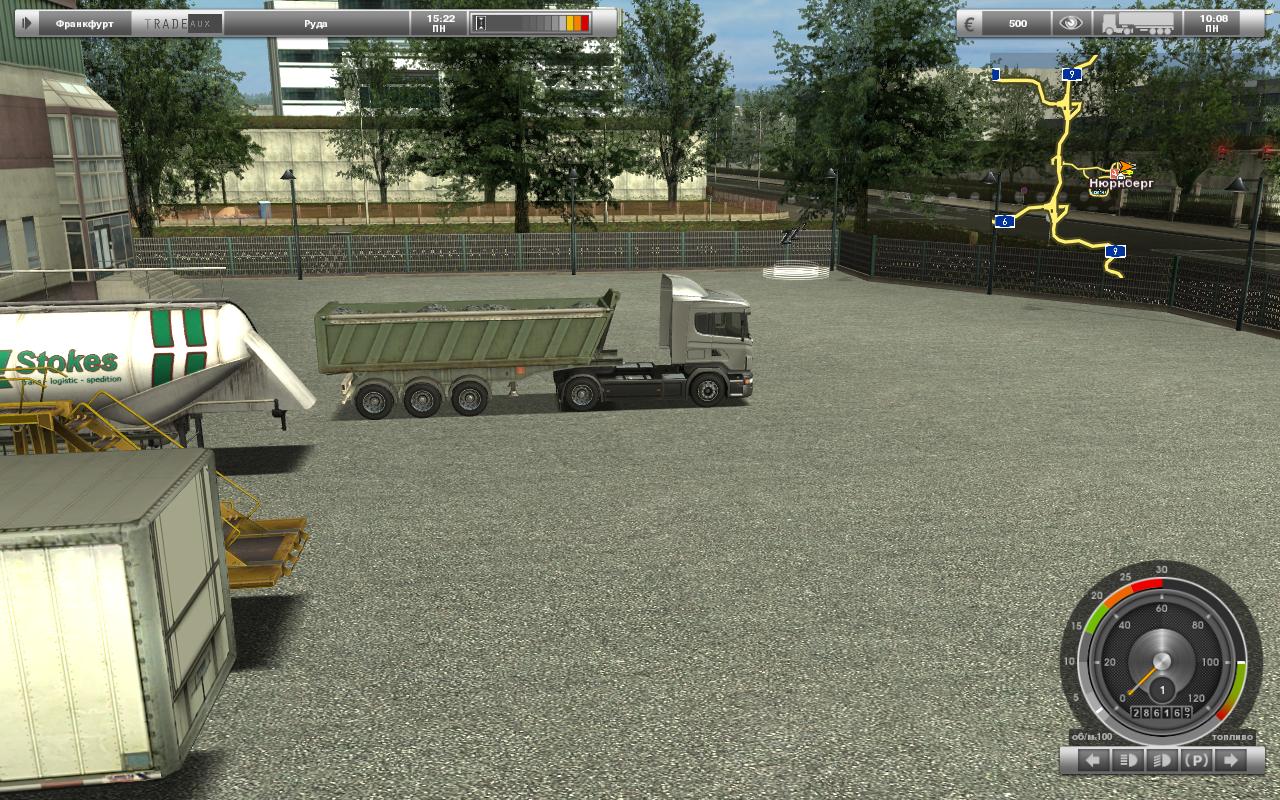1280x800 pixels.
Task: Click the eye icon in the top bar
Action: 1071,23
